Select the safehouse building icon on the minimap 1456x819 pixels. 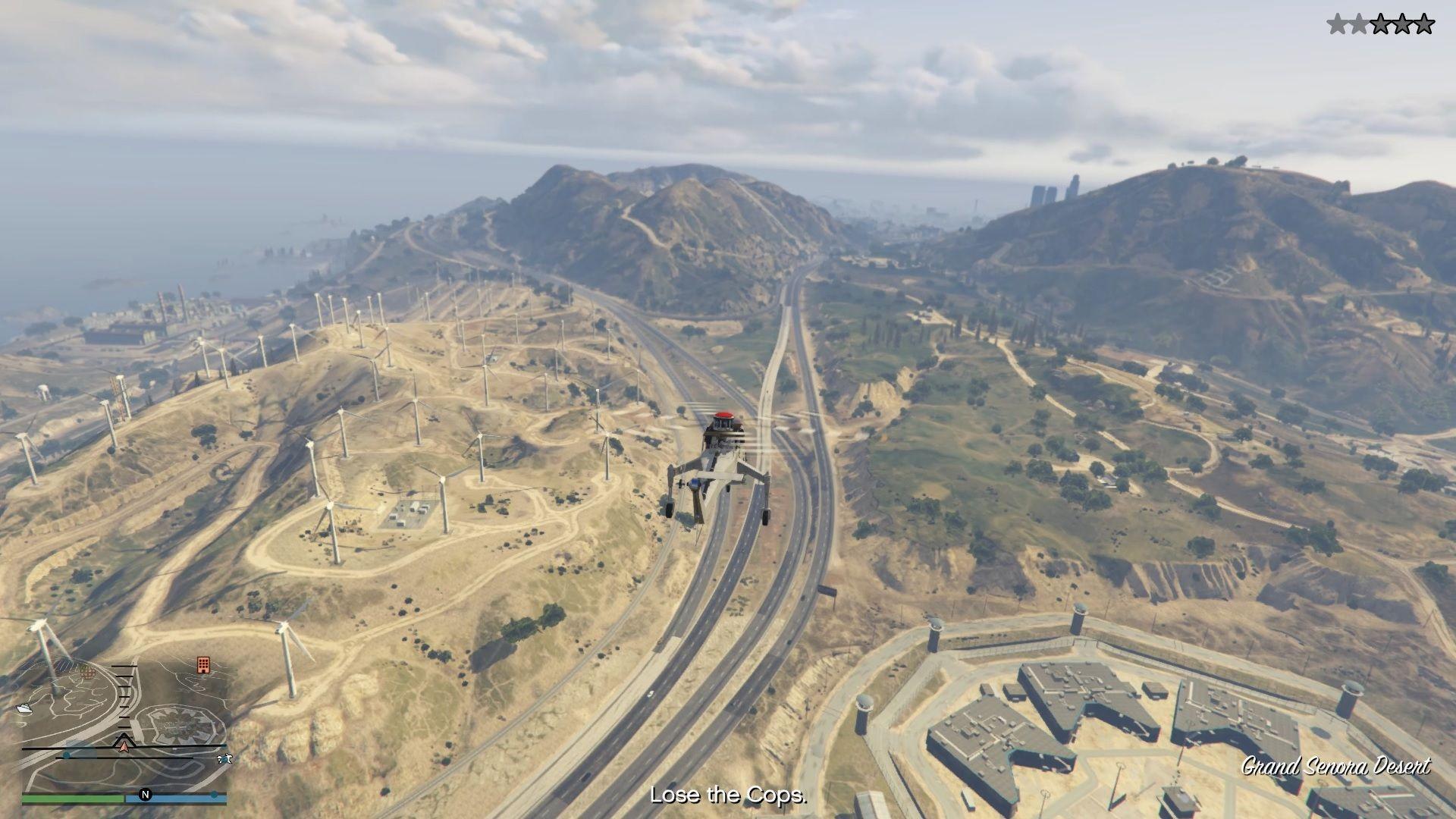tap(203, 665)
